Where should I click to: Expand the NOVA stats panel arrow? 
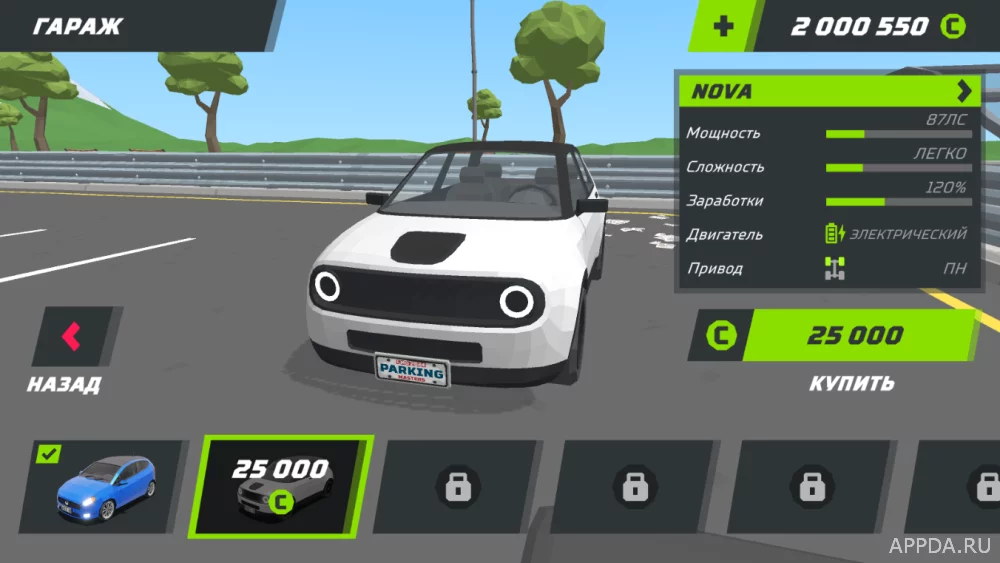click(x=963, y=92)
